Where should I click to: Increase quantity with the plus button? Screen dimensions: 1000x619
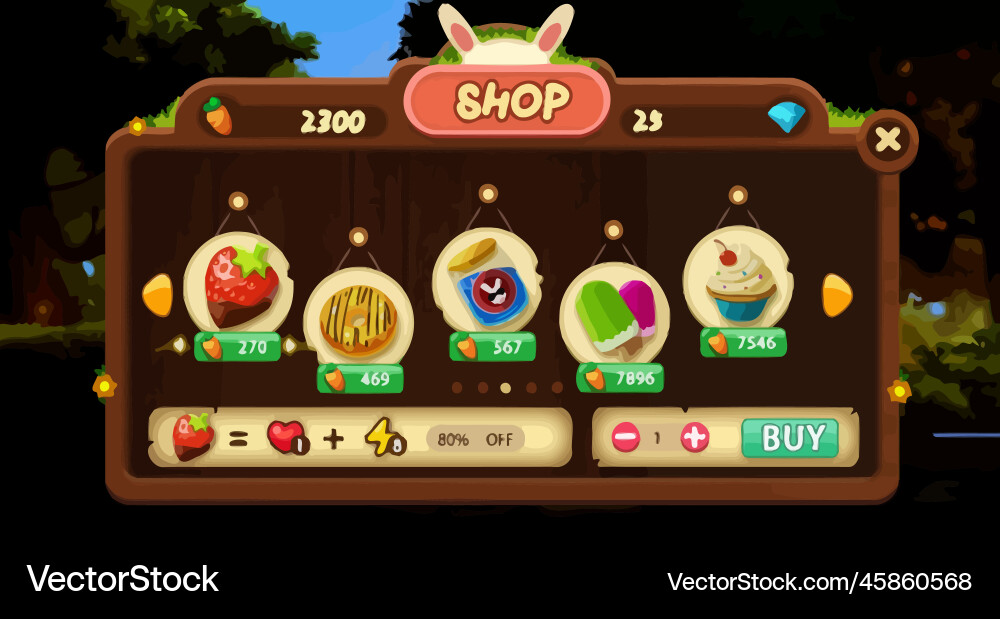point(695,437)
